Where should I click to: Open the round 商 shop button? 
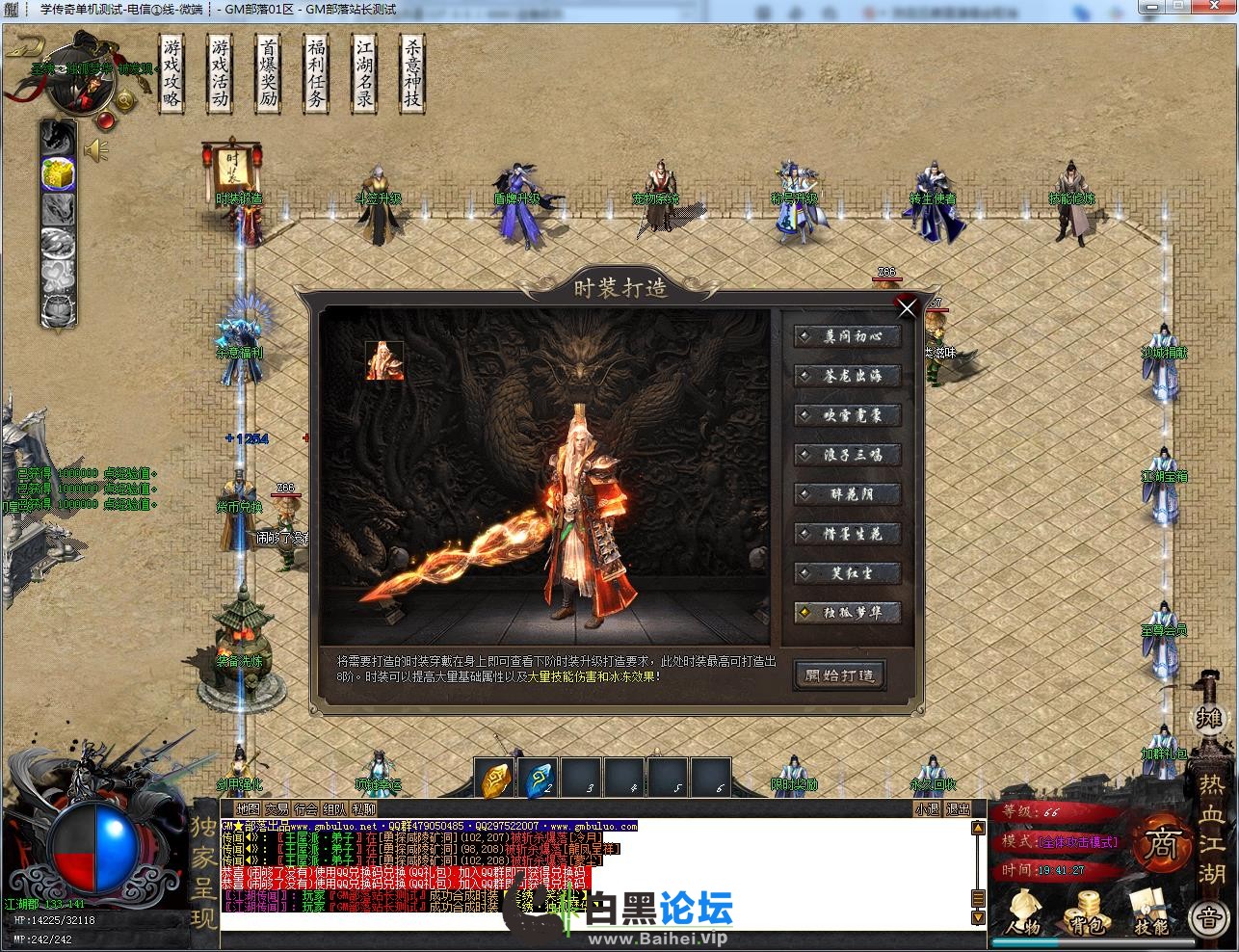[1161, 845]
